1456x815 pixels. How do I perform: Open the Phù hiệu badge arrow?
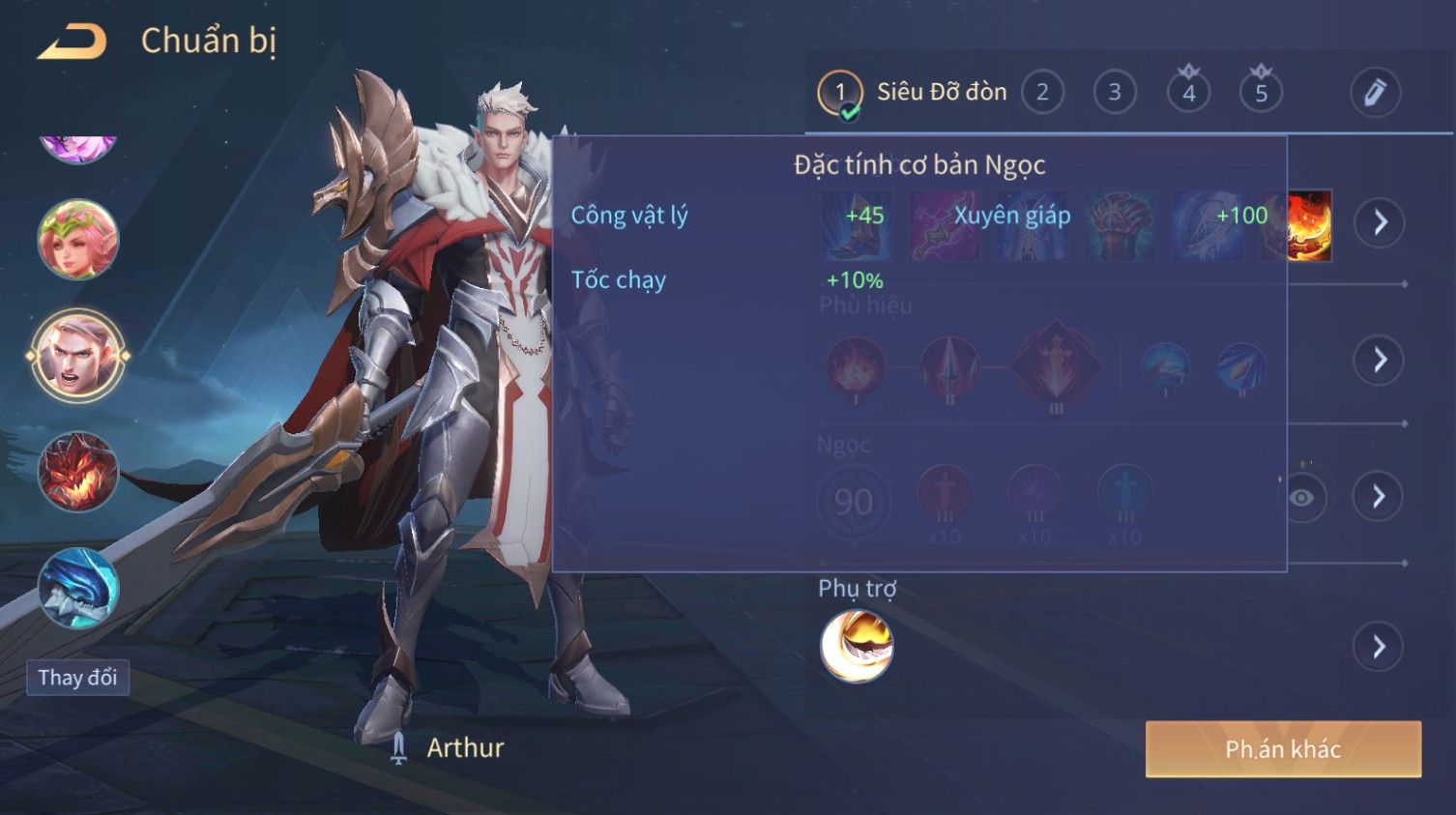(x=1380, y=360)
